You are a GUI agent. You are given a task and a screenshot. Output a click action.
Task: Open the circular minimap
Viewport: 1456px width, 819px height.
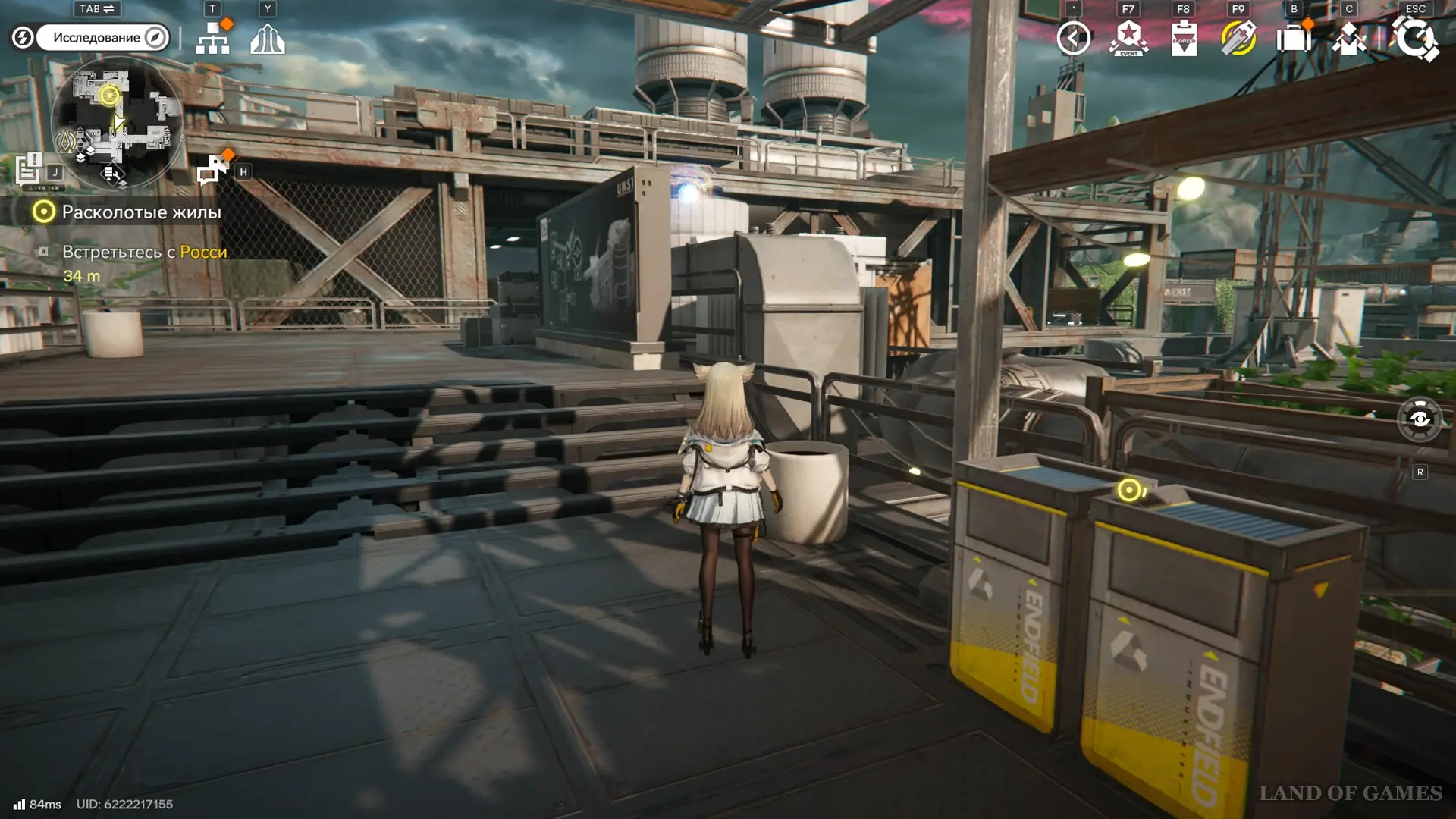point(116,125)
